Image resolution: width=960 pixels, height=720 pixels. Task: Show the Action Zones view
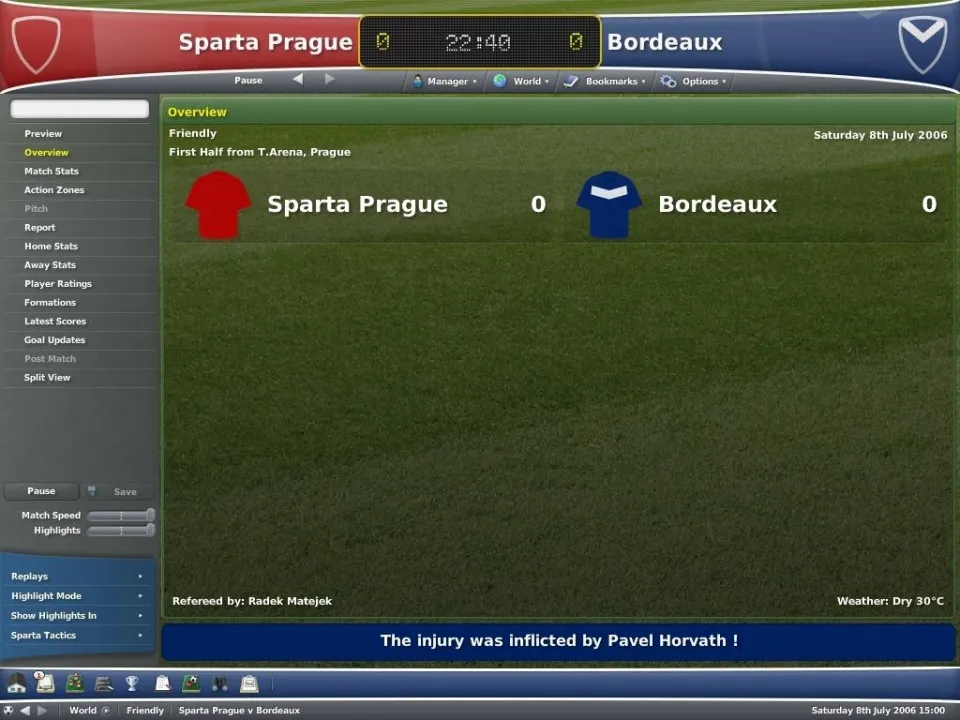(x=54, y=190)
